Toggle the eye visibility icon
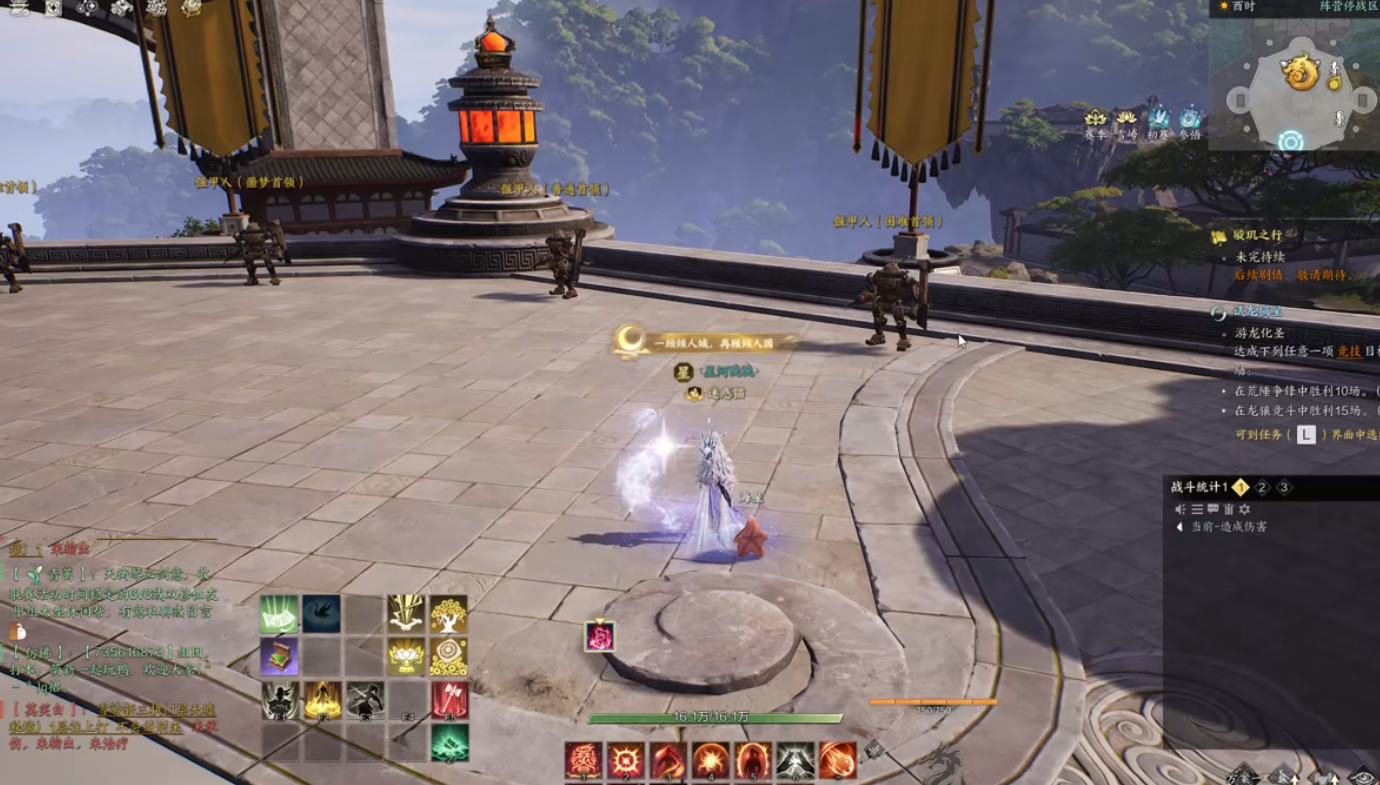The width and height of the screenshot is (1380, 785). click(1362, 775)
